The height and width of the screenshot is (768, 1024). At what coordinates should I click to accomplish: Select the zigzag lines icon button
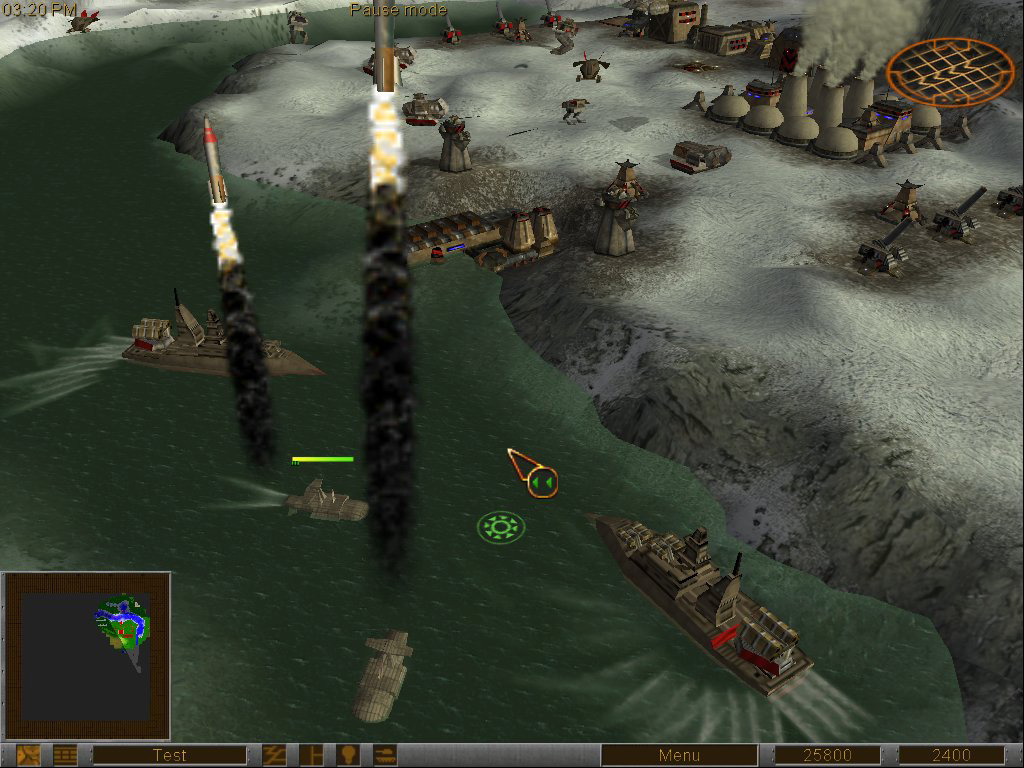(x=275, y=755)
